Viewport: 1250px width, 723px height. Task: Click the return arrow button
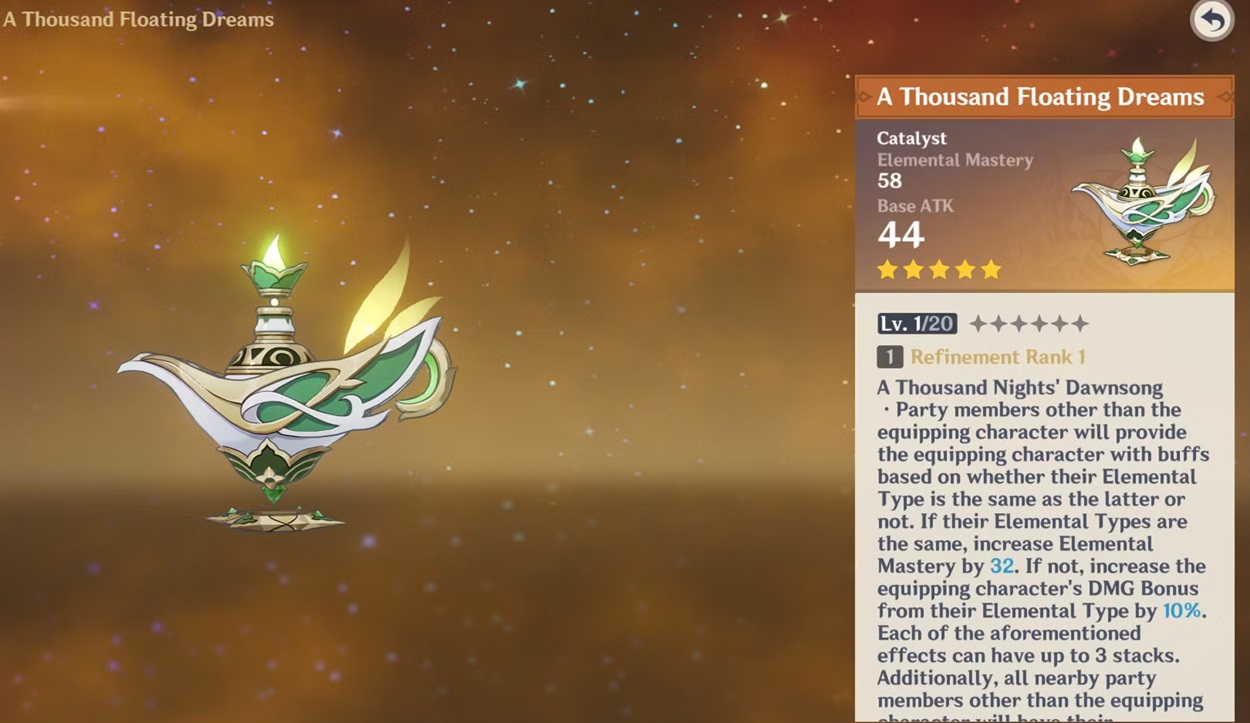coord(1211,20)
